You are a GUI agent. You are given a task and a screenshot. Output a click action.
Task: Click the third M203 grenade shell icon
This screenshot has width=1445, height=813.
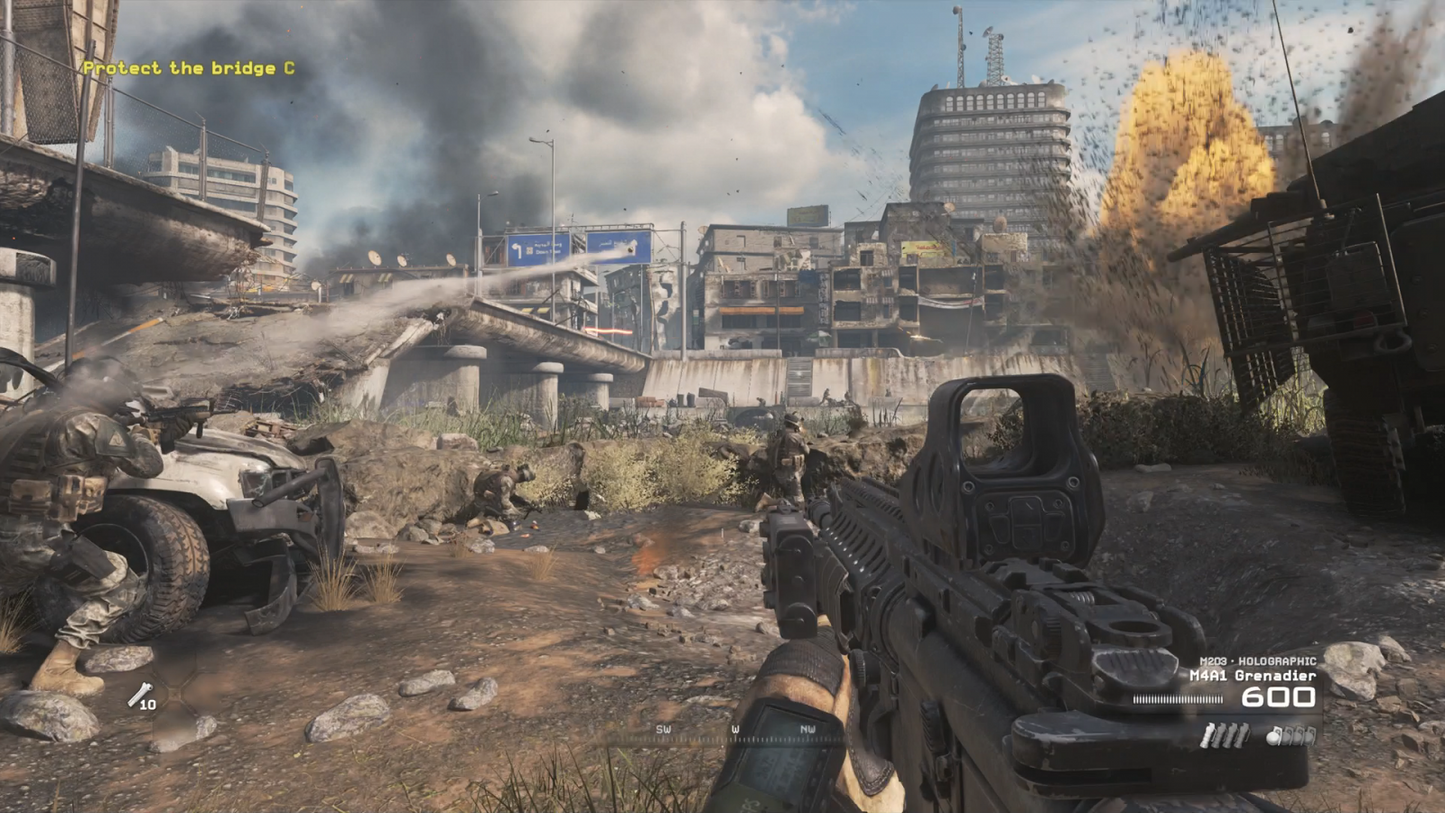click(x=1231, y=734)
